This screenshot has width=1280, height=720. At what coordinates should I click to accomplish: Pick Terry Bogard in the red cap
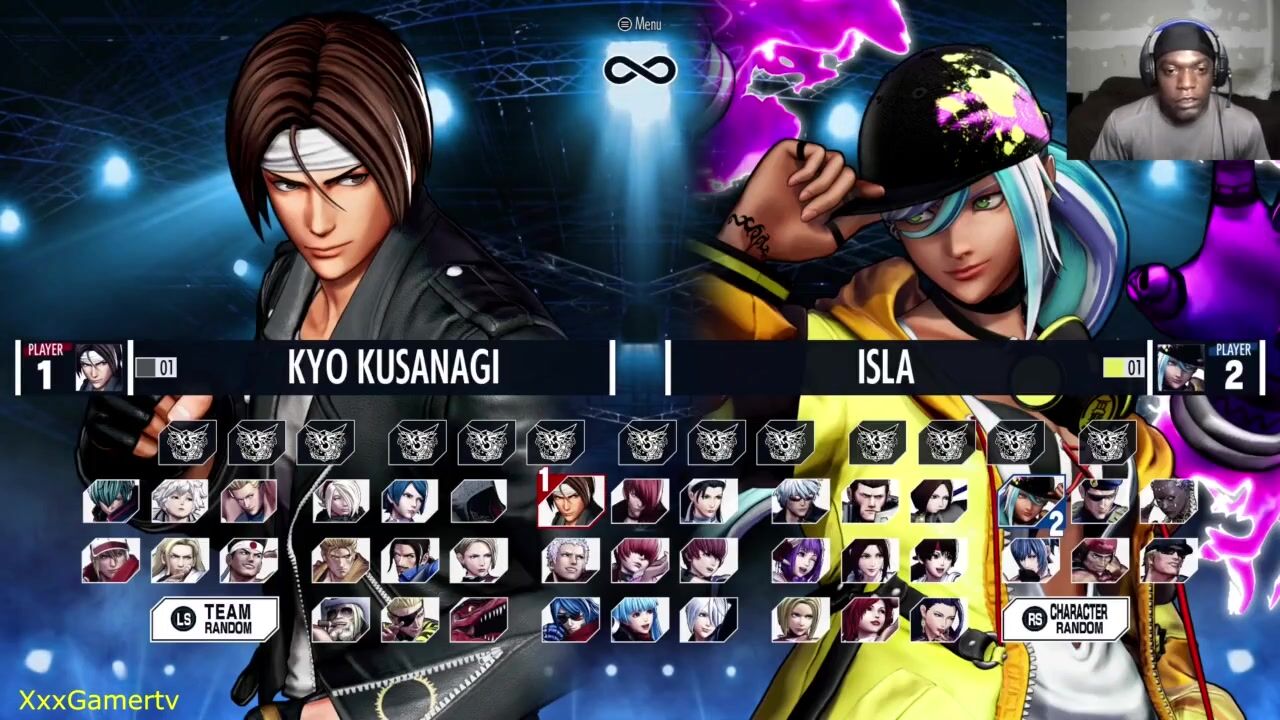tap(110, 560)
